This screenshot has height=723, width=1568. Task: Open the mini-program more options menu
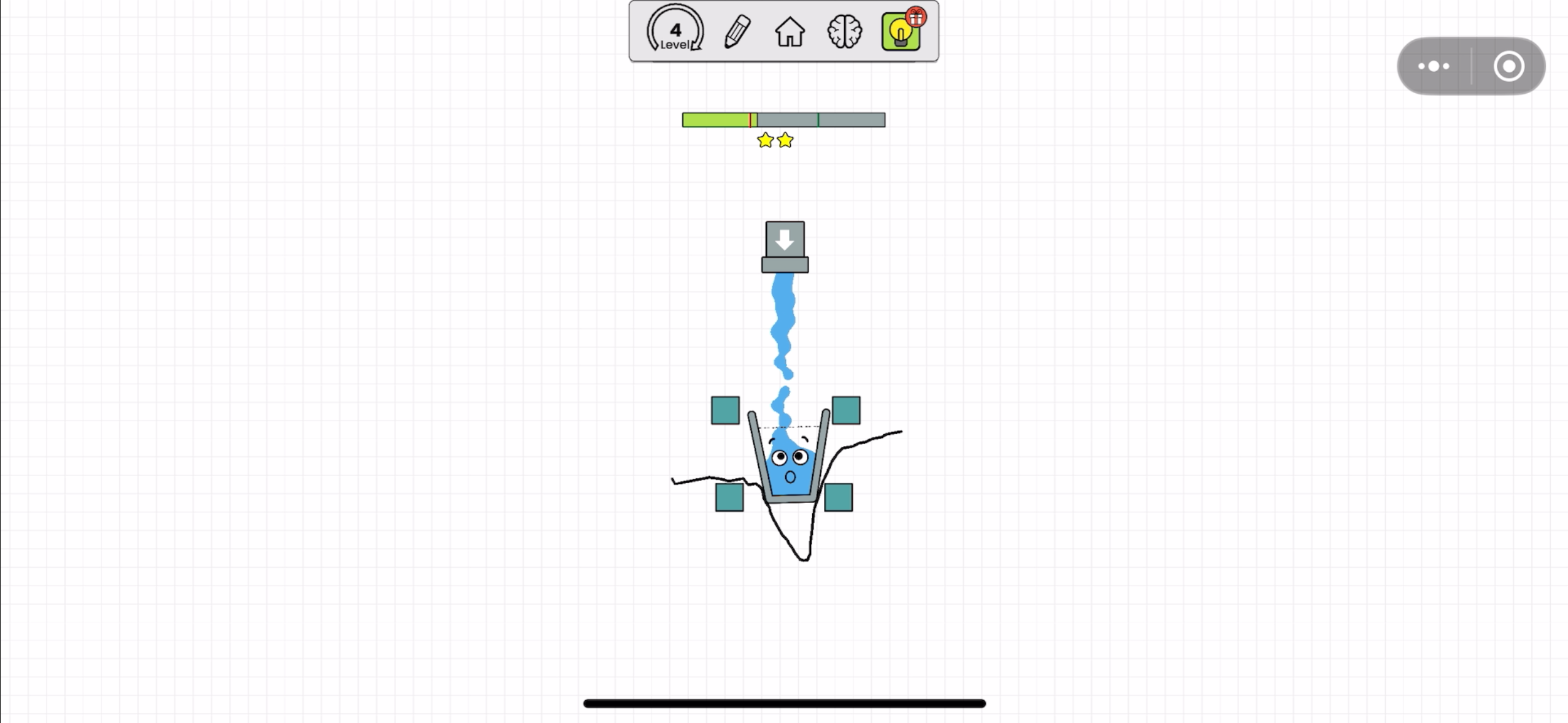1434,66
